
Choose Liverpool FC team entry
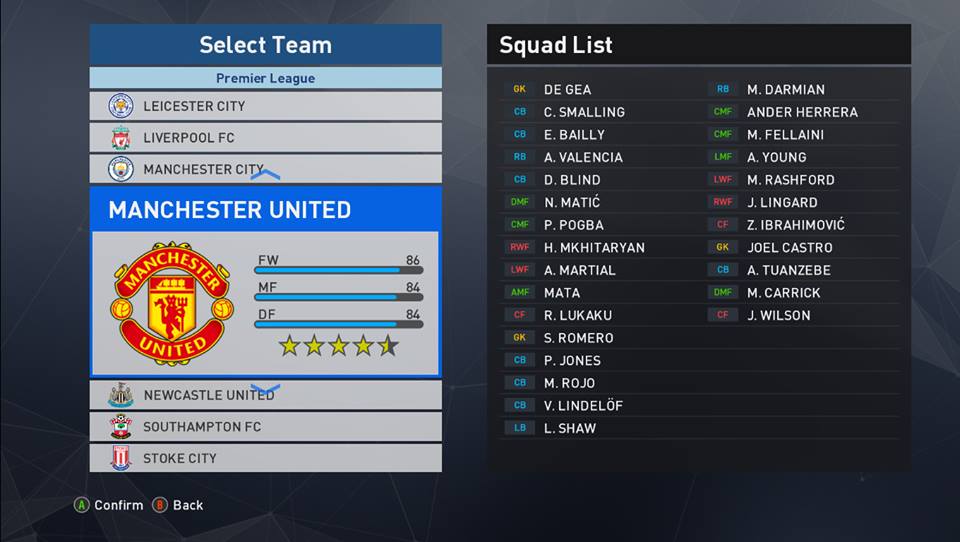point(265,137)
